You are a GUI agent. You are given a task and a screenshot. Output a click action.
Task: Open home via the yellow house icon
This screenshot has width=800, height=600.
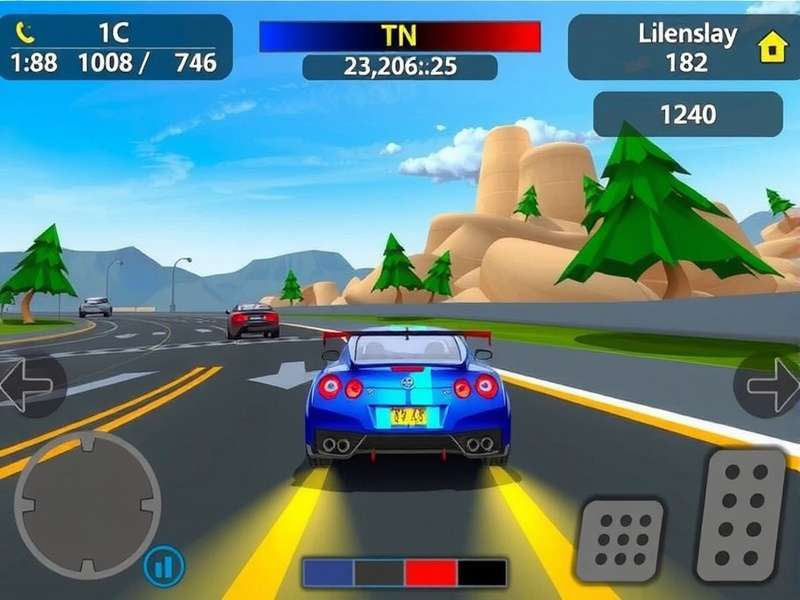pyautogui.click(x=772, y=47)
